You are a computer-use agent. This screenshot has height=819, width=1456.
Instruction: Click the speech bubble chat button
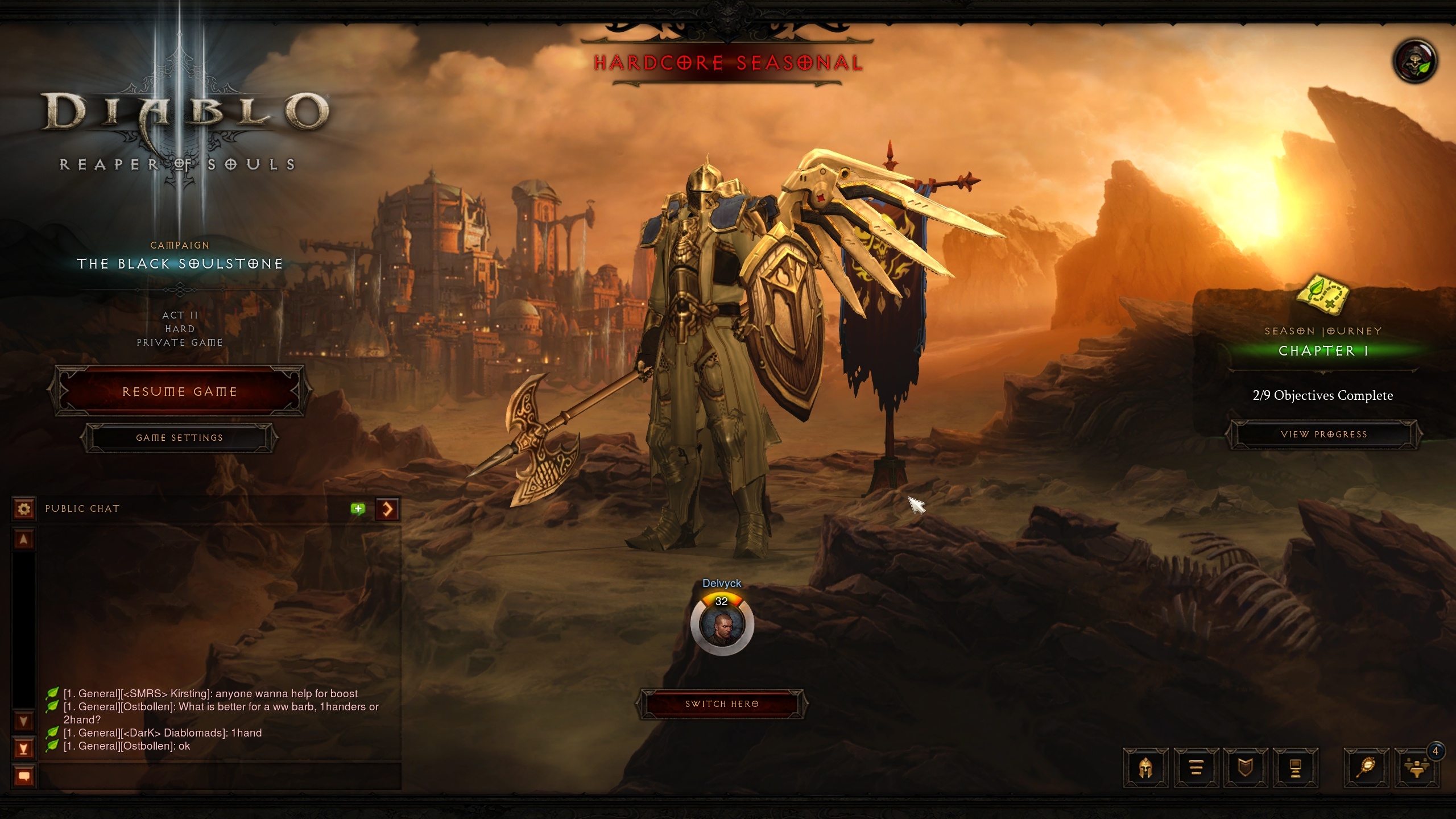coord(24,776)
